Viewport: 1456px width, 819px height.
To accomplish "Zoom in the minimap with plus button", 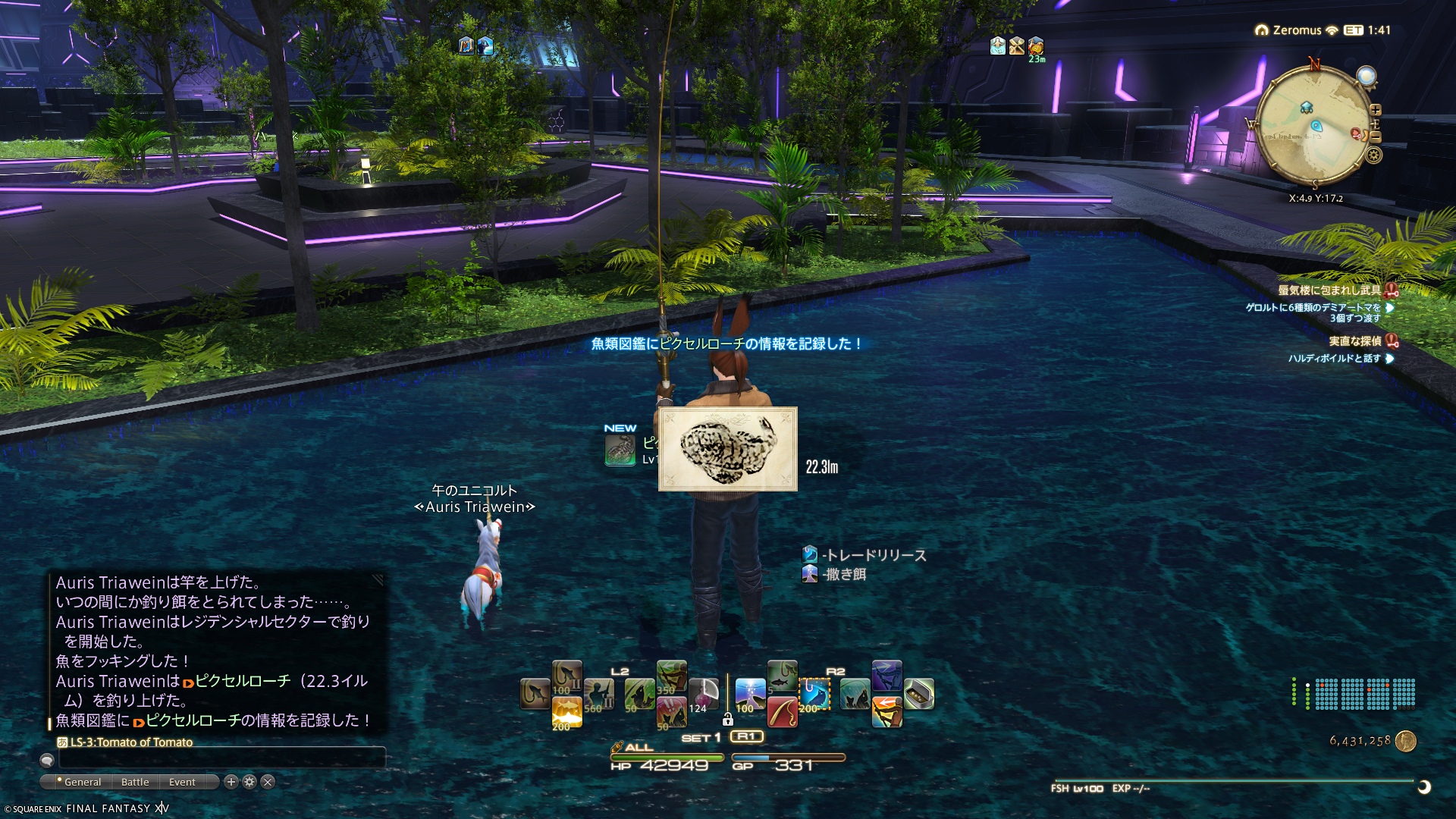I will tap(1376, 110).
